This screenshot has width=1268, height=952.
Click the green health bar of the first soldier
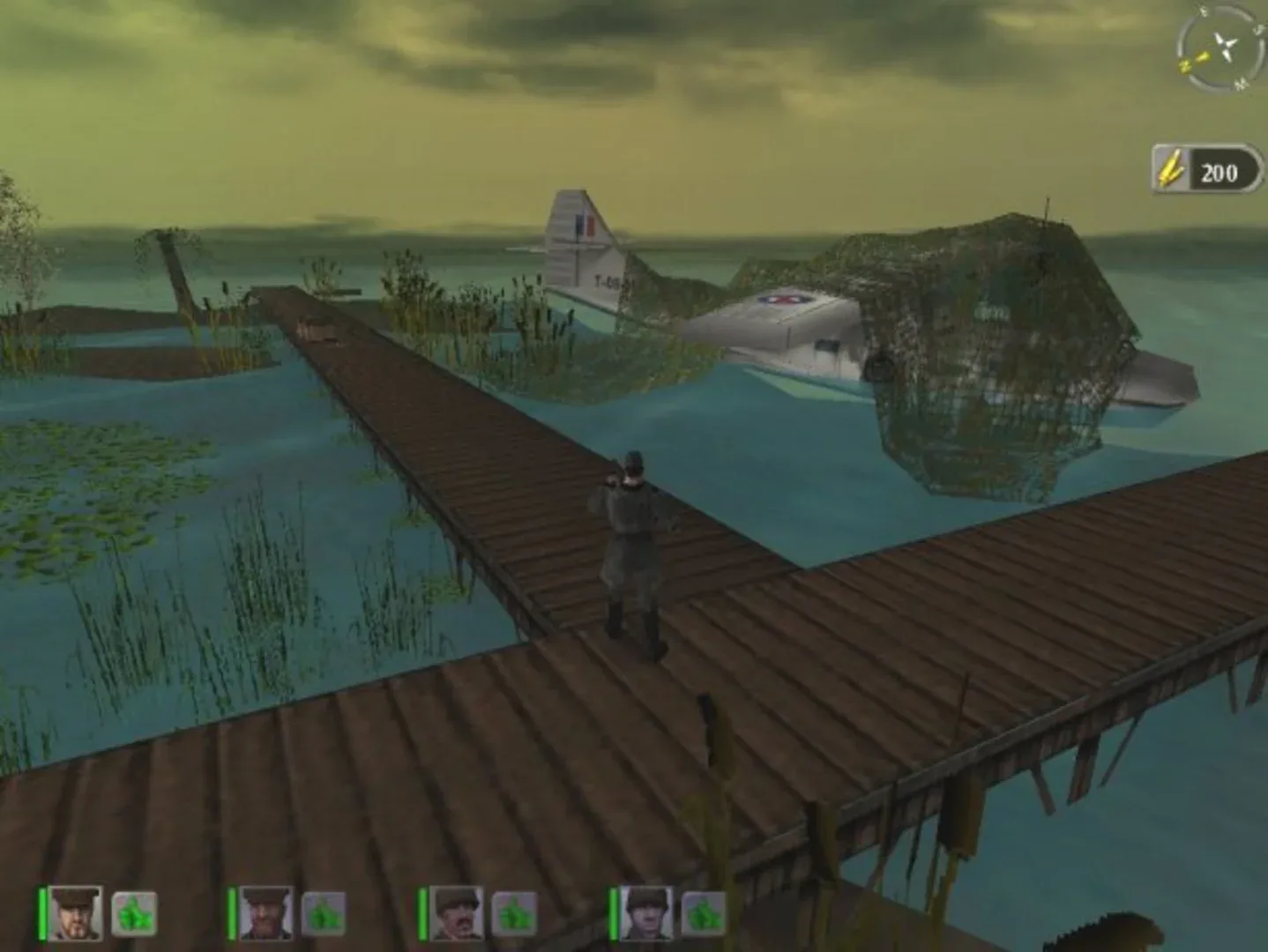coord(41,913)
